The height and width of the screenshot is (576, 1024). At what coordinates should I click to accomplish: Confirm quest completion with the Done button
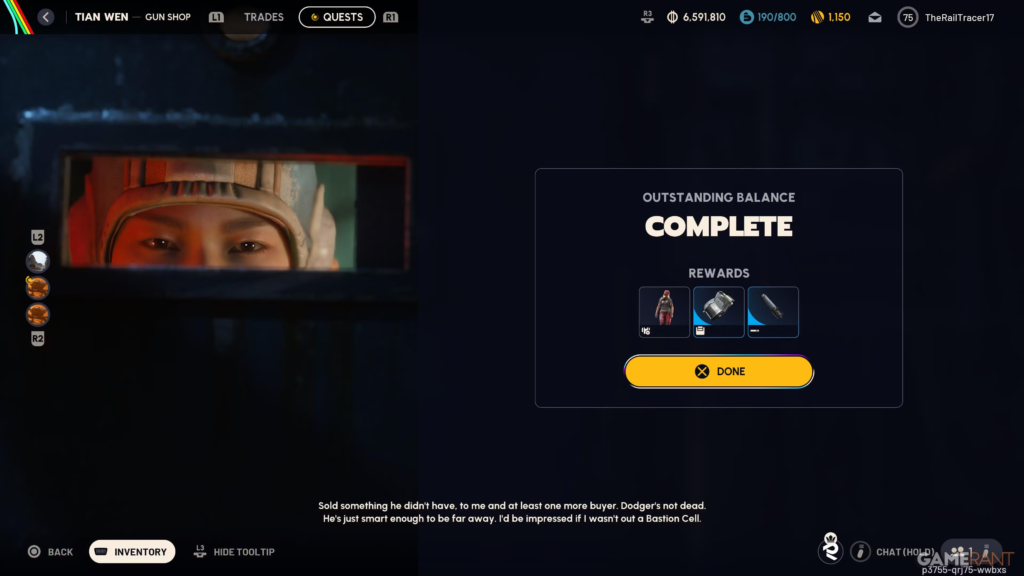point(718,371)
